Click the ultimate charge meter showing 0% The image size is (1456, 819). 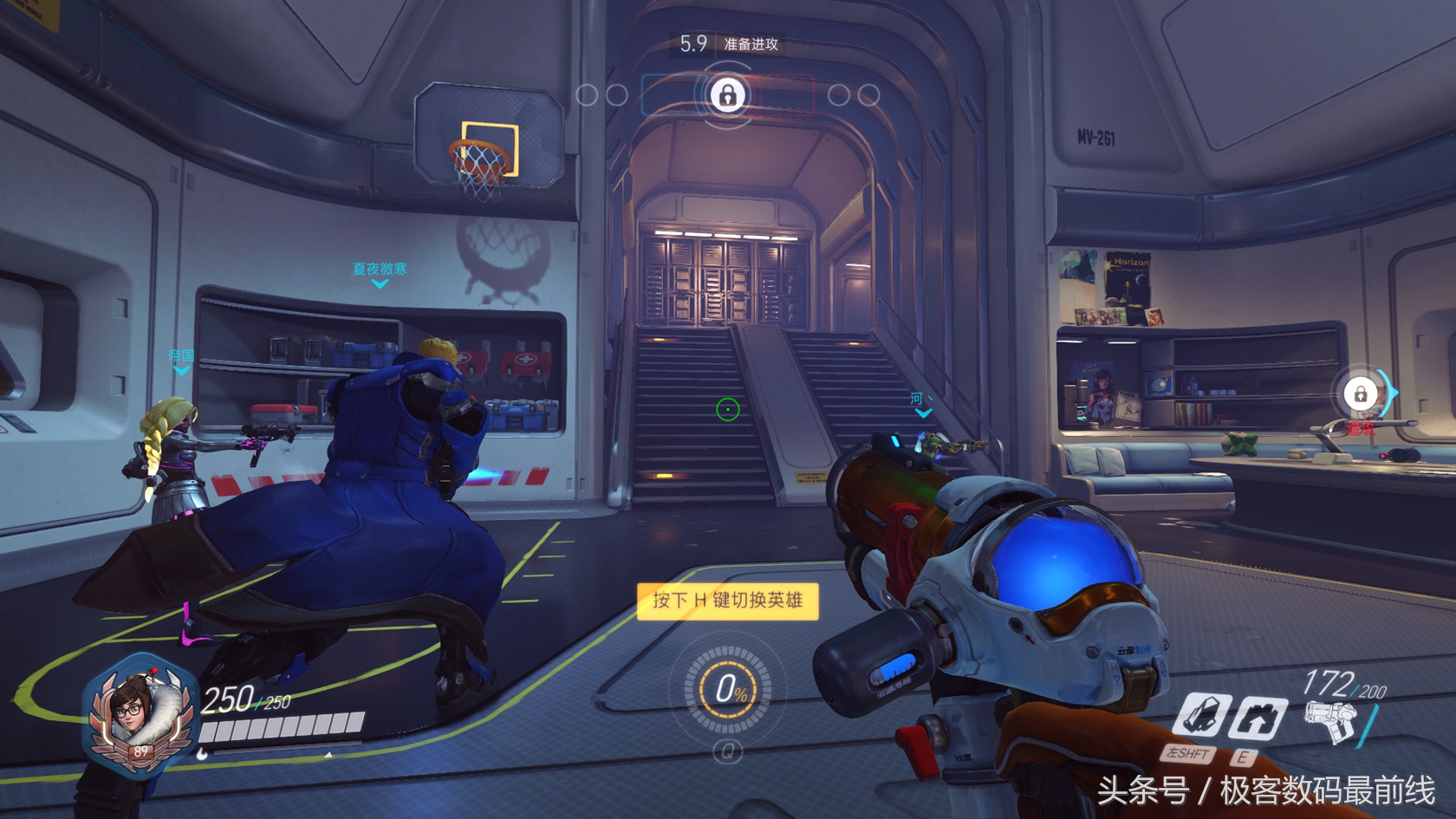point(728,690)
